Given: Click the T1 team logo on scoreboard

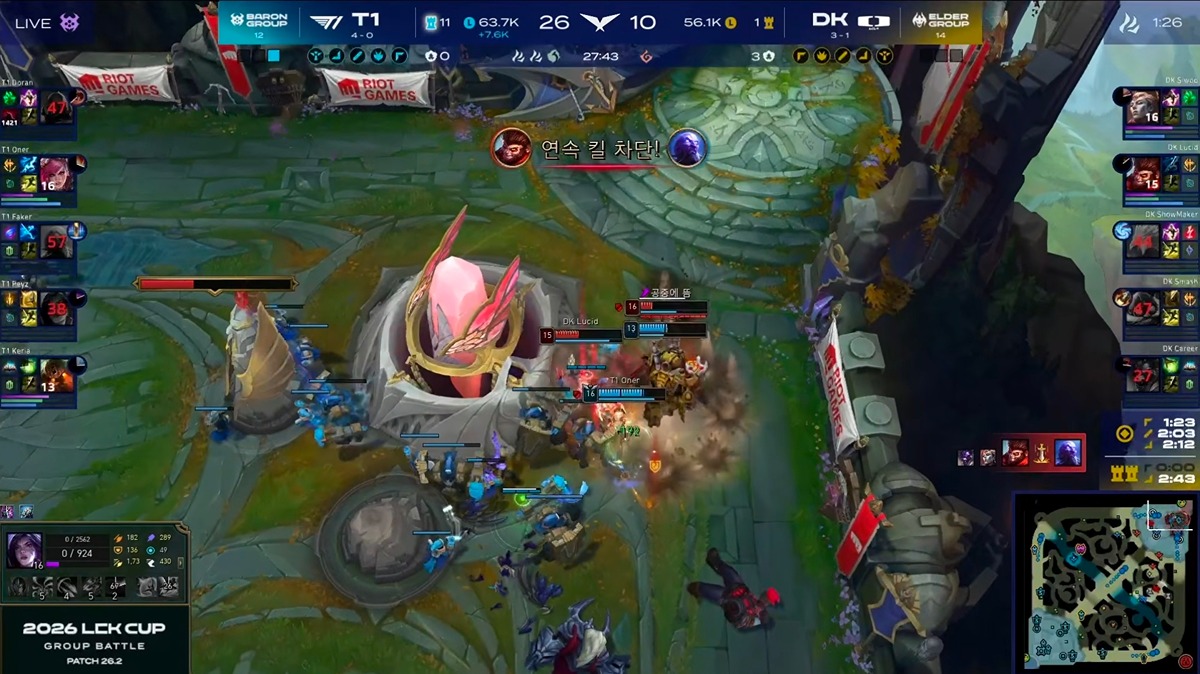Looking at the screenshot, I should tap(325, 21).
